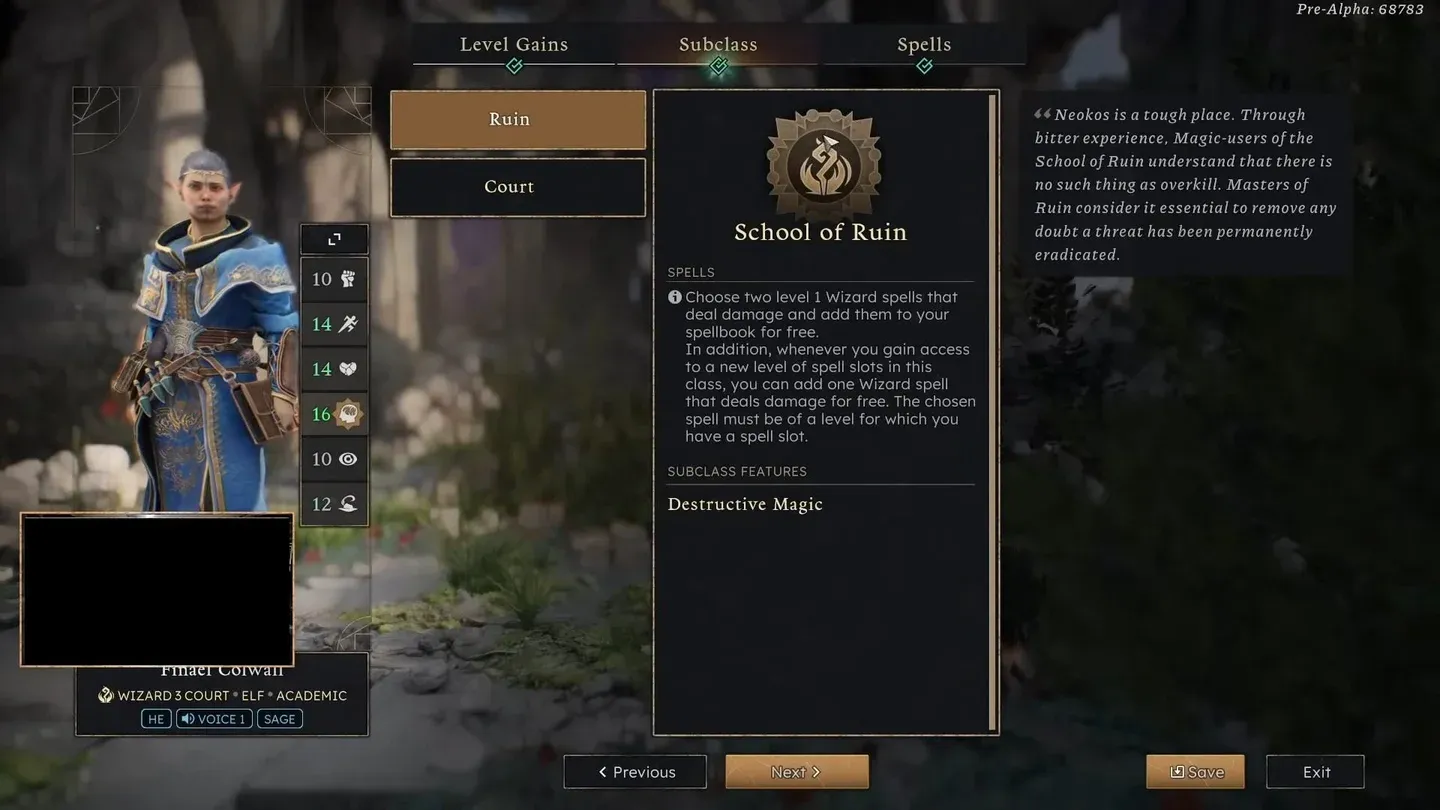Image resolution: width=1440 pixels, height=810 pixels.
Task: Choose the Court subclass option
Action: (x=518, y=187)
